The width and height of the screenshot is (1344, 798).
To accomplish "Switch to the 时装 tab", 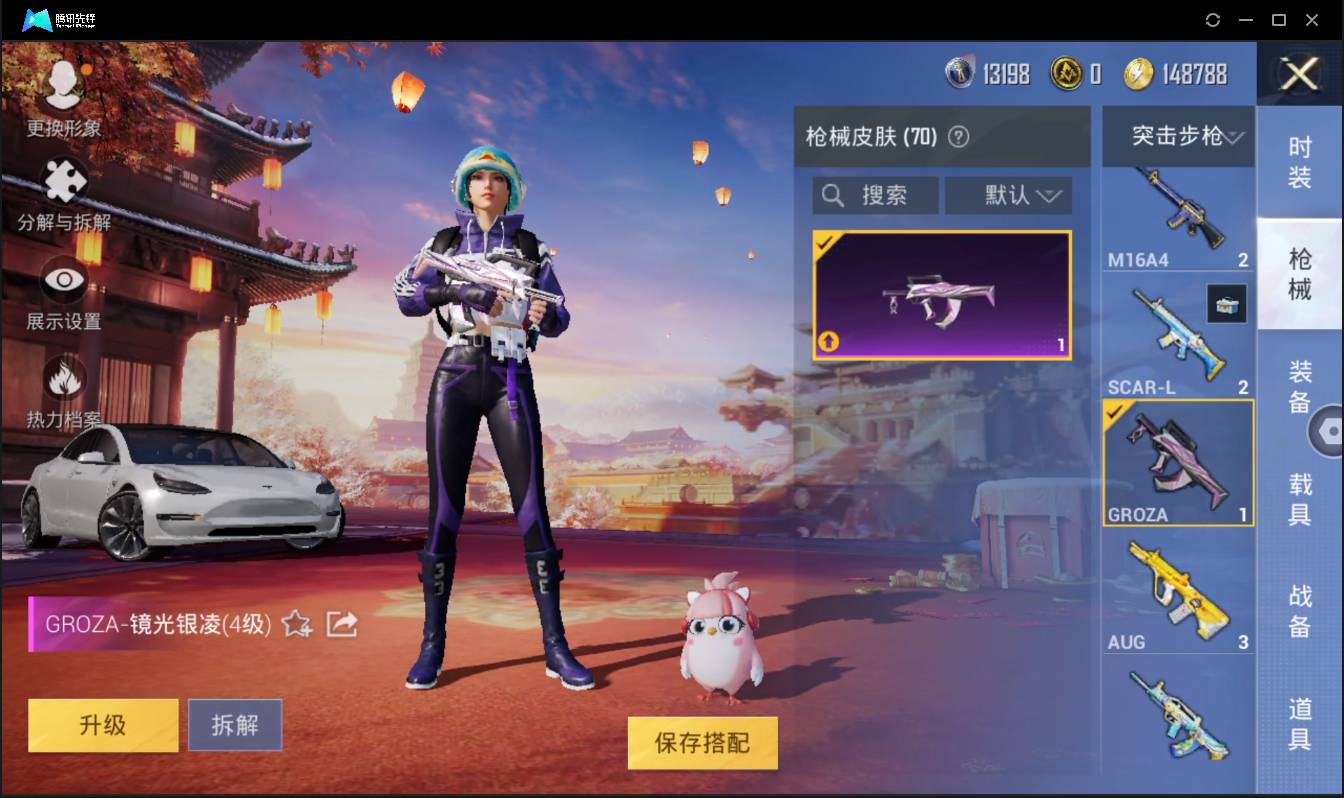I will pos(1299,160).
